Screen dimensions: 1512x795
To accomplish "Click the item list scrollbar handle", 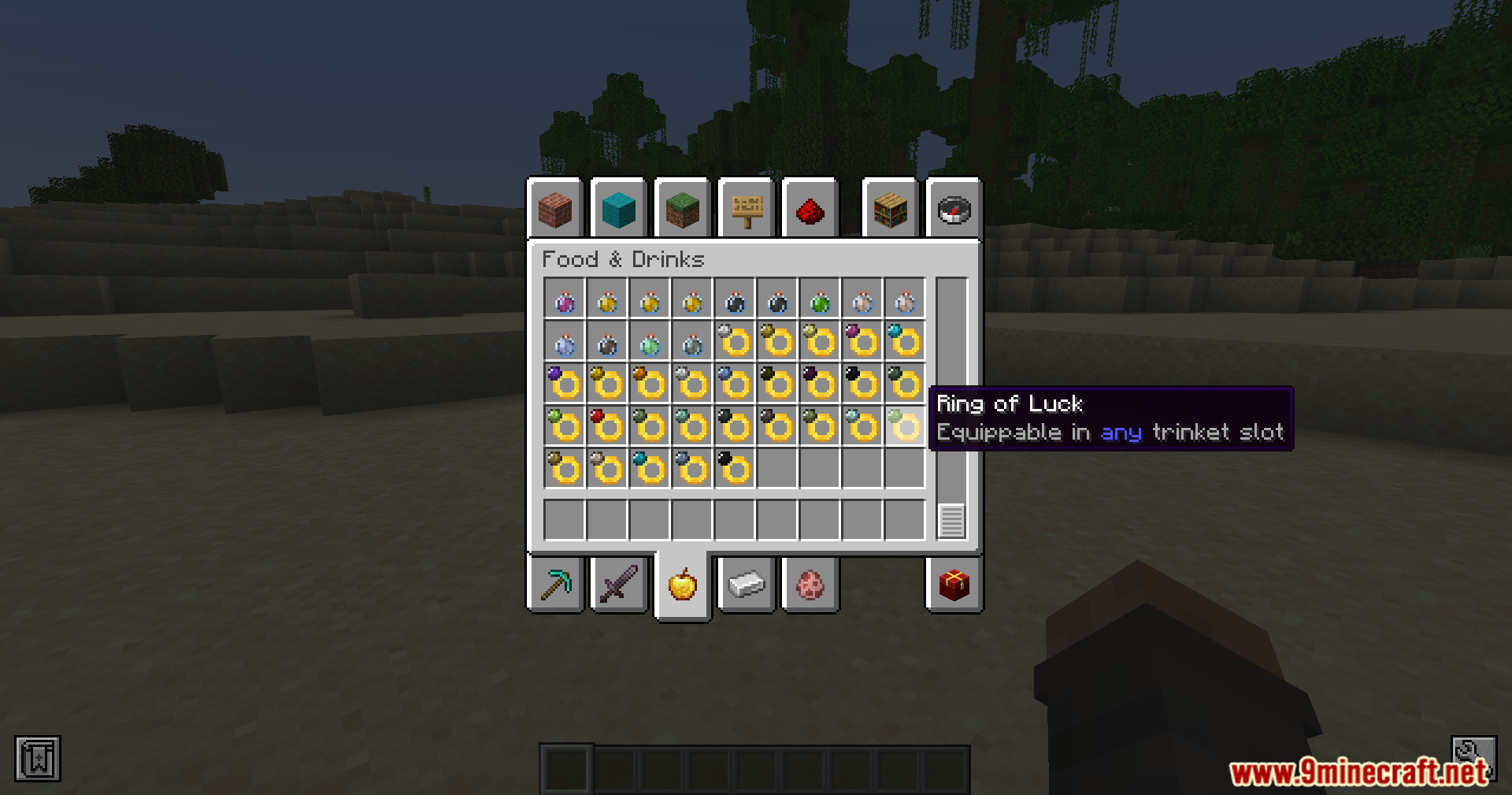I will pyautogui.click(x=951, y=521).
